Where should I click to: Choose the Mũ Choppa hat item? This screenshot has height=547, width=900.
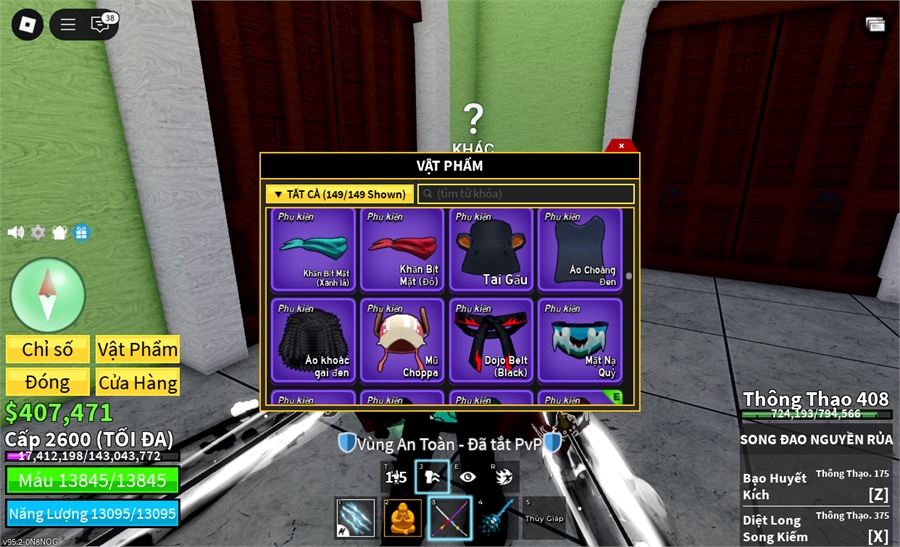[x=401, y=340]
